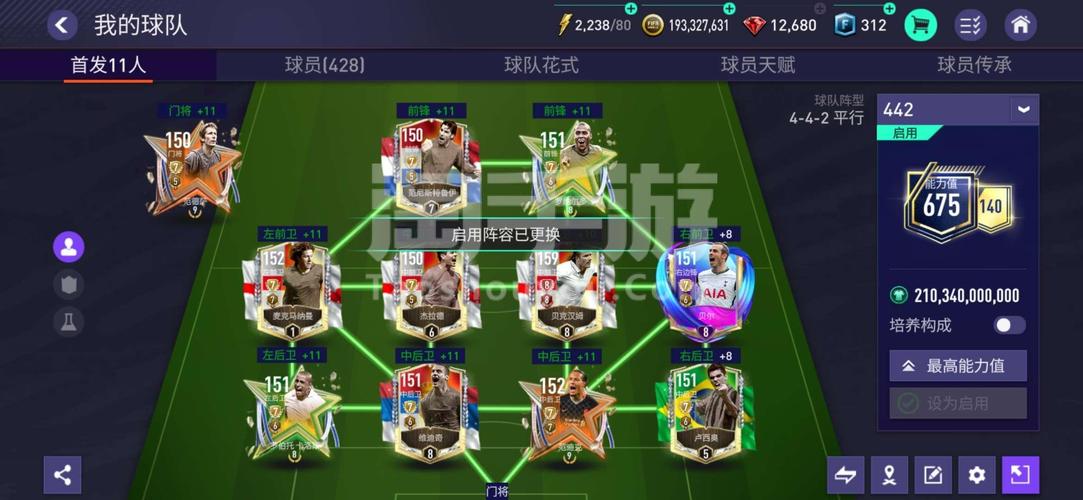
Task: Open squad settings gear icon
Action: pos(977,475)
